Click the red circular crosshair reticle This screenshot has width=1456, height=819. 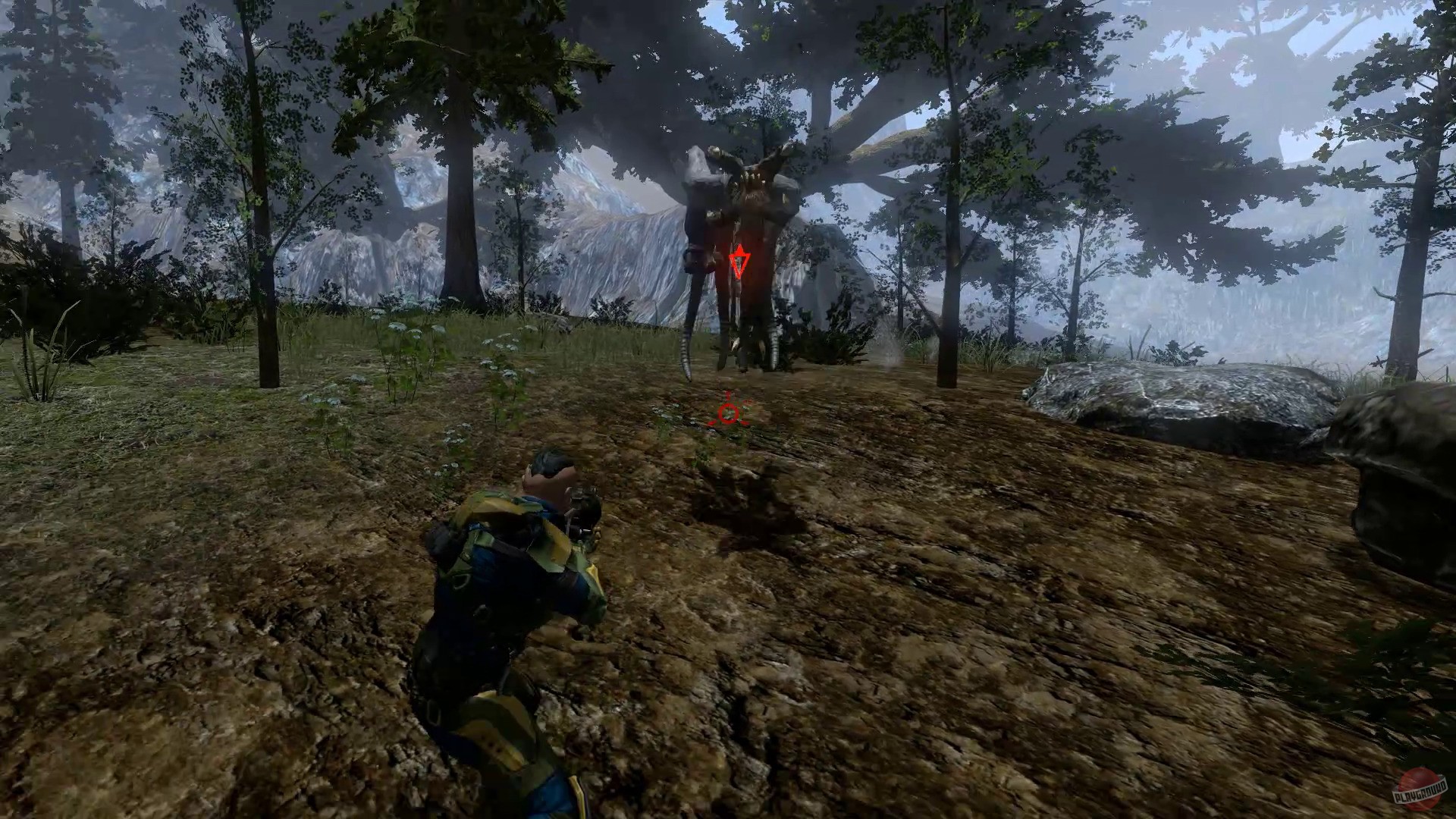(730, 413)
